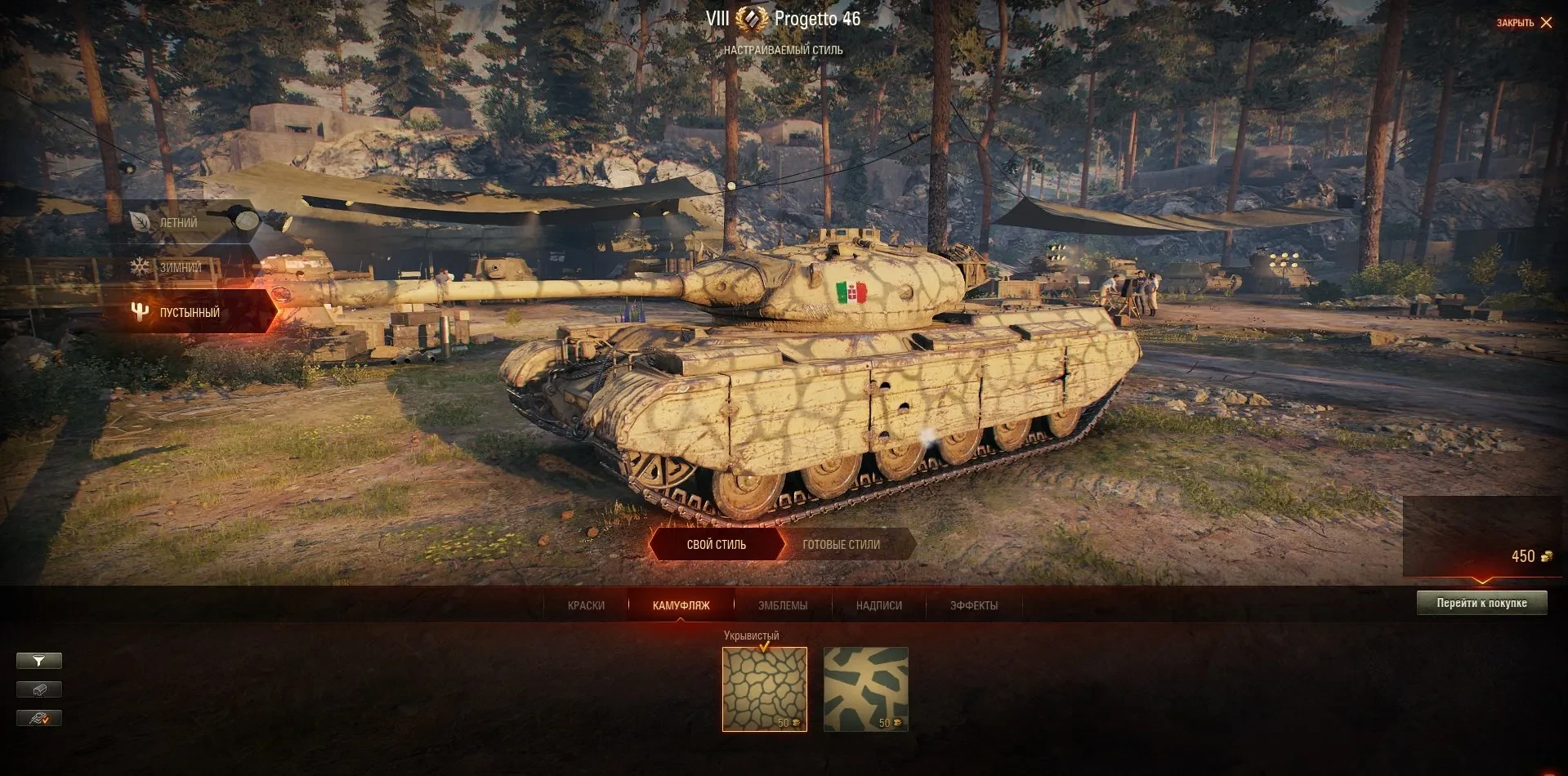Open the Готовые стили preset styles
Viewport: 1568px width, 776px height.
coord(841,545)
